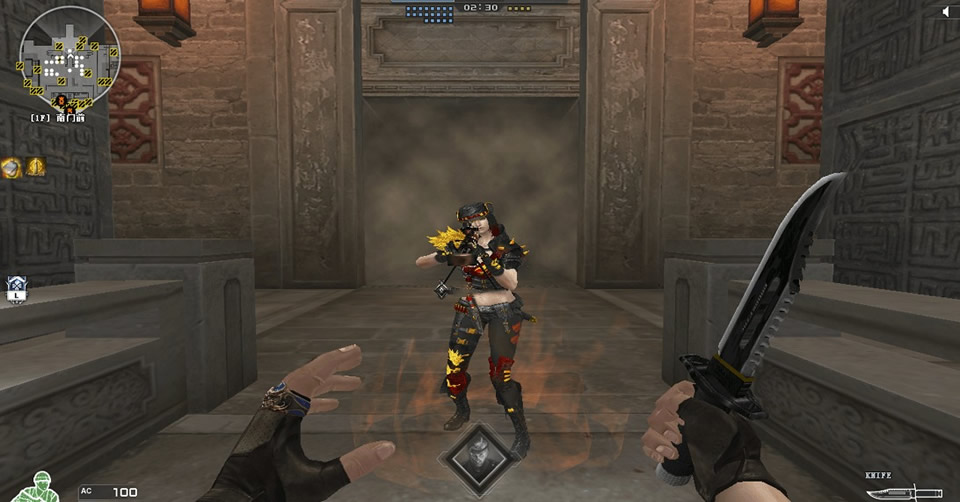Click the green soldier status icon
Image resolution: width=960 pixels, height=502 pixels.
point(40,487)
